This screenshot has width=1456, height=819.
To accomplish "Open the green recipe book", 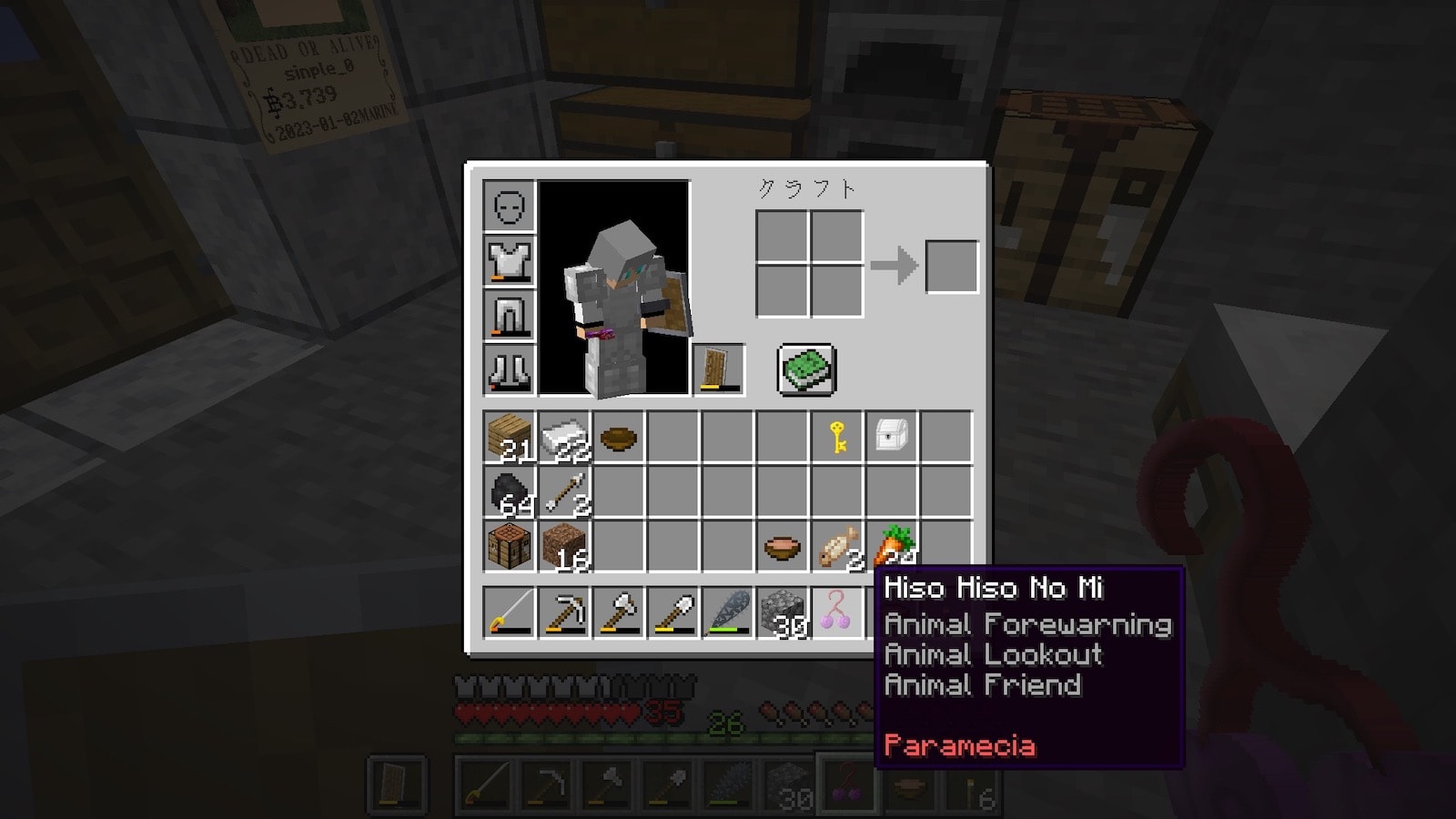I will point(806,369).
